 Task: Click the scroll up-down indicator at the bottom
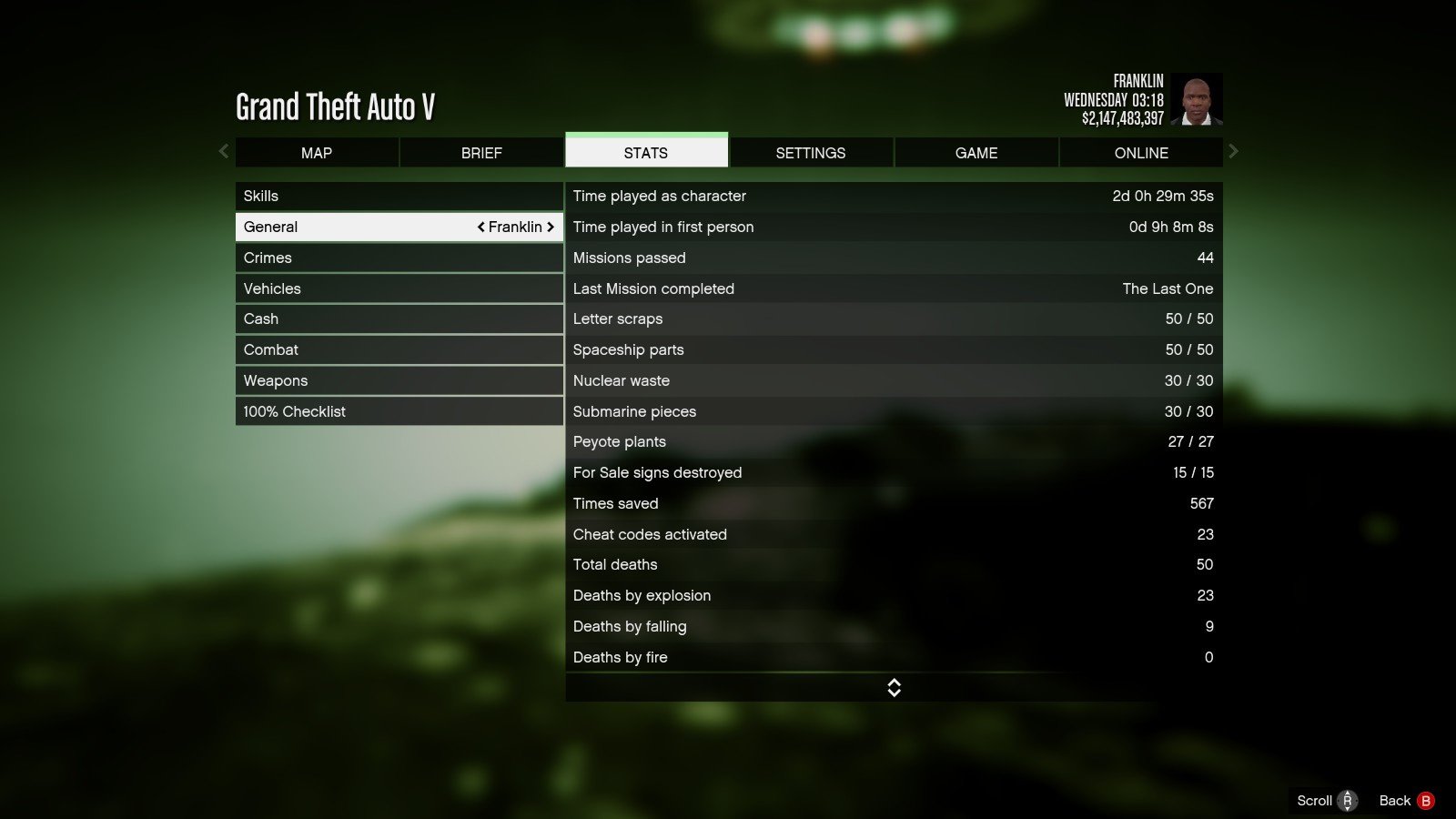coord(894,687)
